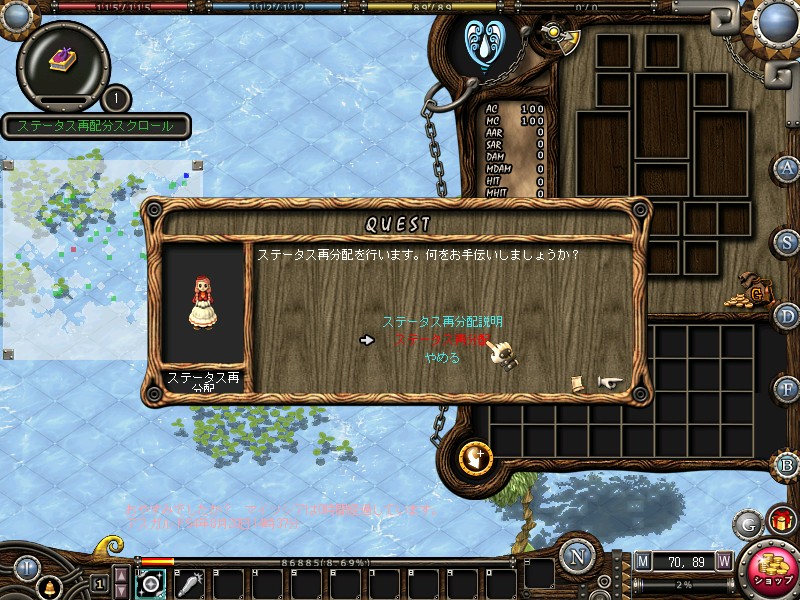This screenshot has width=800, height=600.
Task: Click the round S side button
Action: coord(788,242)
